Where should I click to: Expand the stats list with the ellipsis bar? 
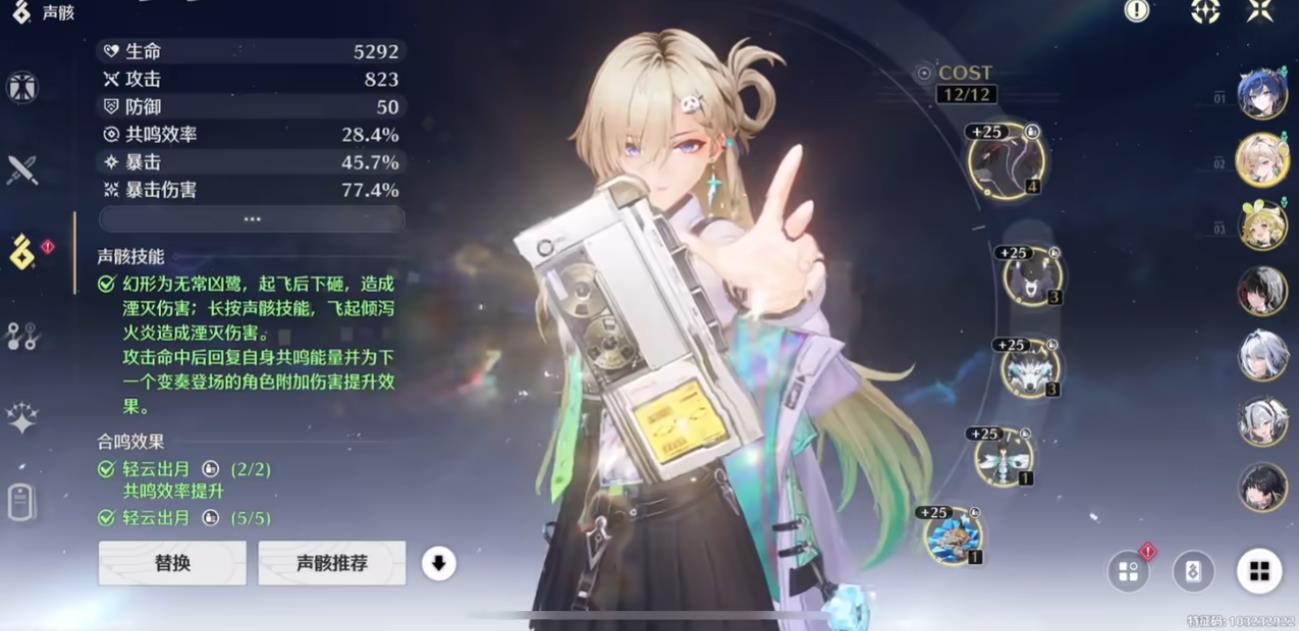coord(252,219)
